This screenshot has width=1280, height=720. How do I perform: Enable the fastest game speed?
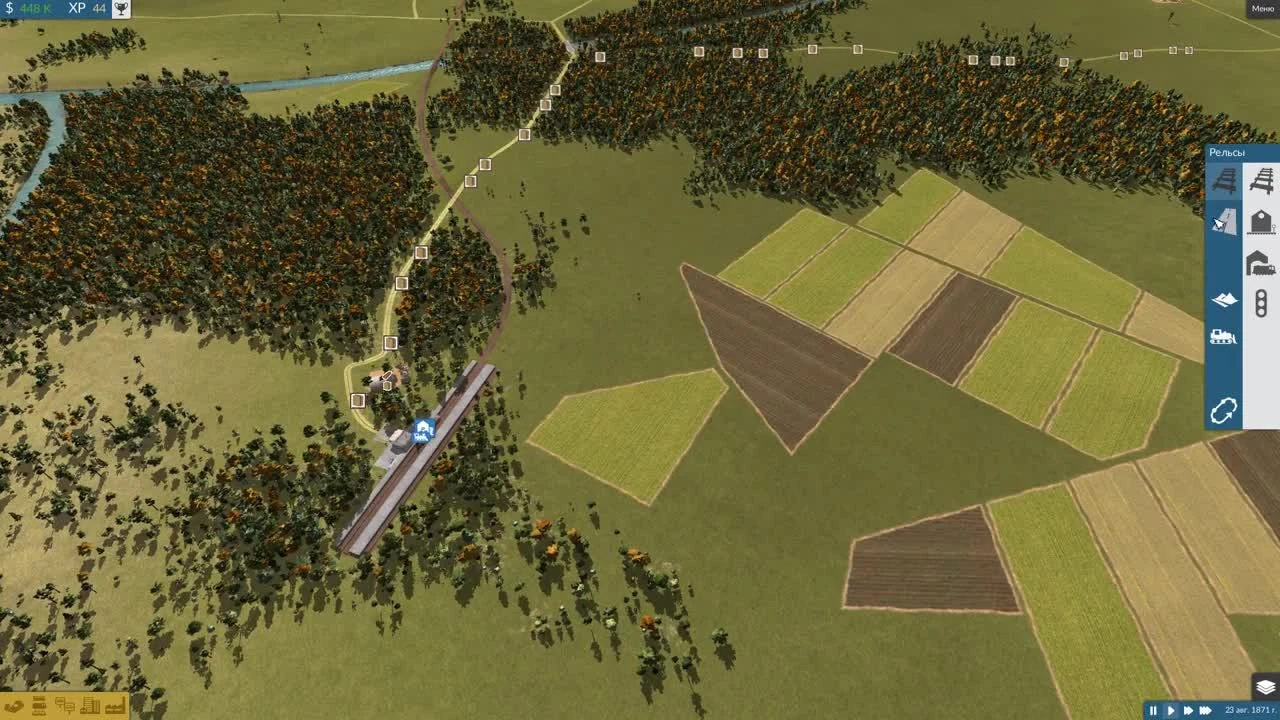tap(1205, 710)
